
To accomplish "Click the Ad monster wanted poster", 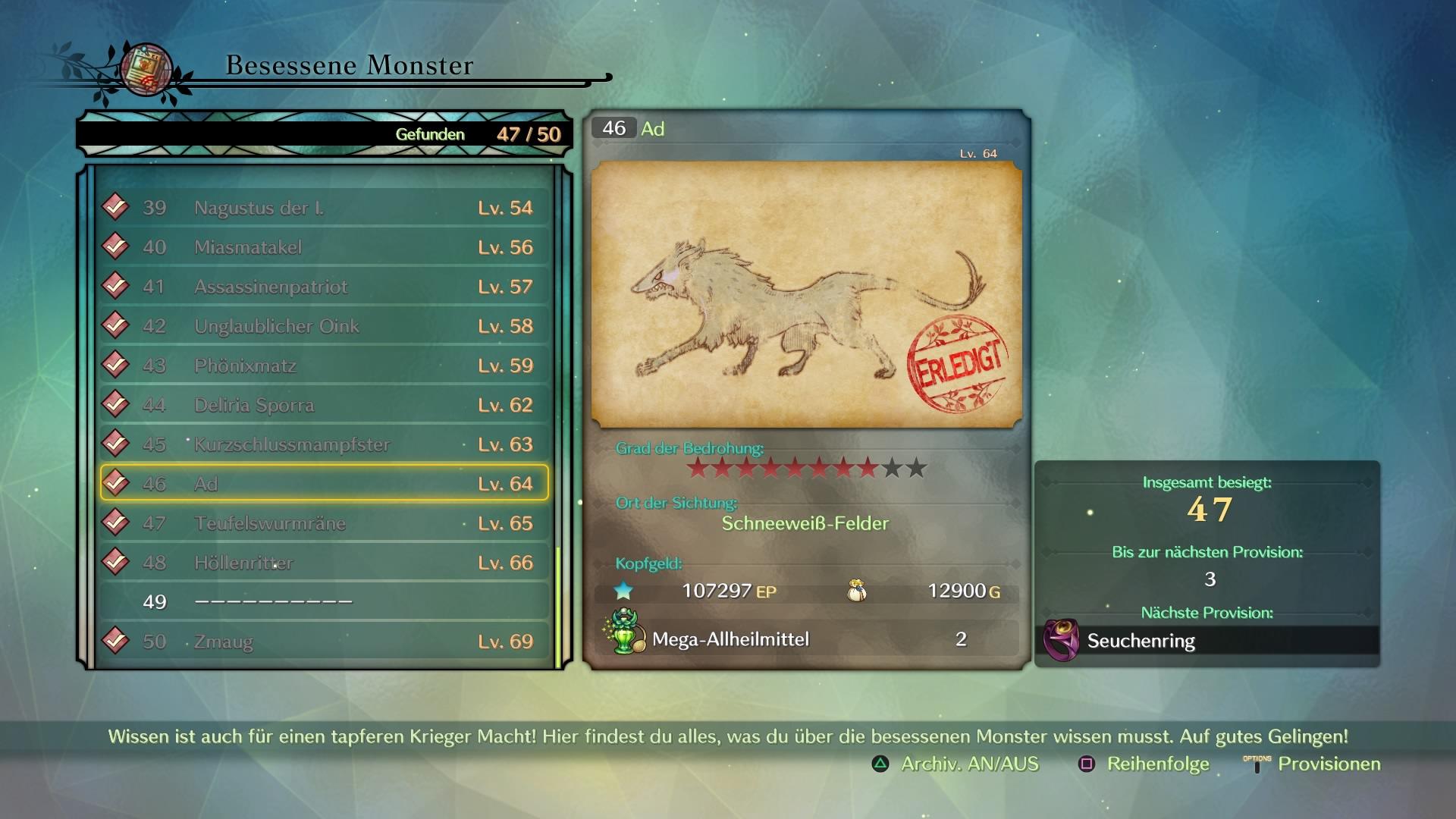I will click(806, 294).
